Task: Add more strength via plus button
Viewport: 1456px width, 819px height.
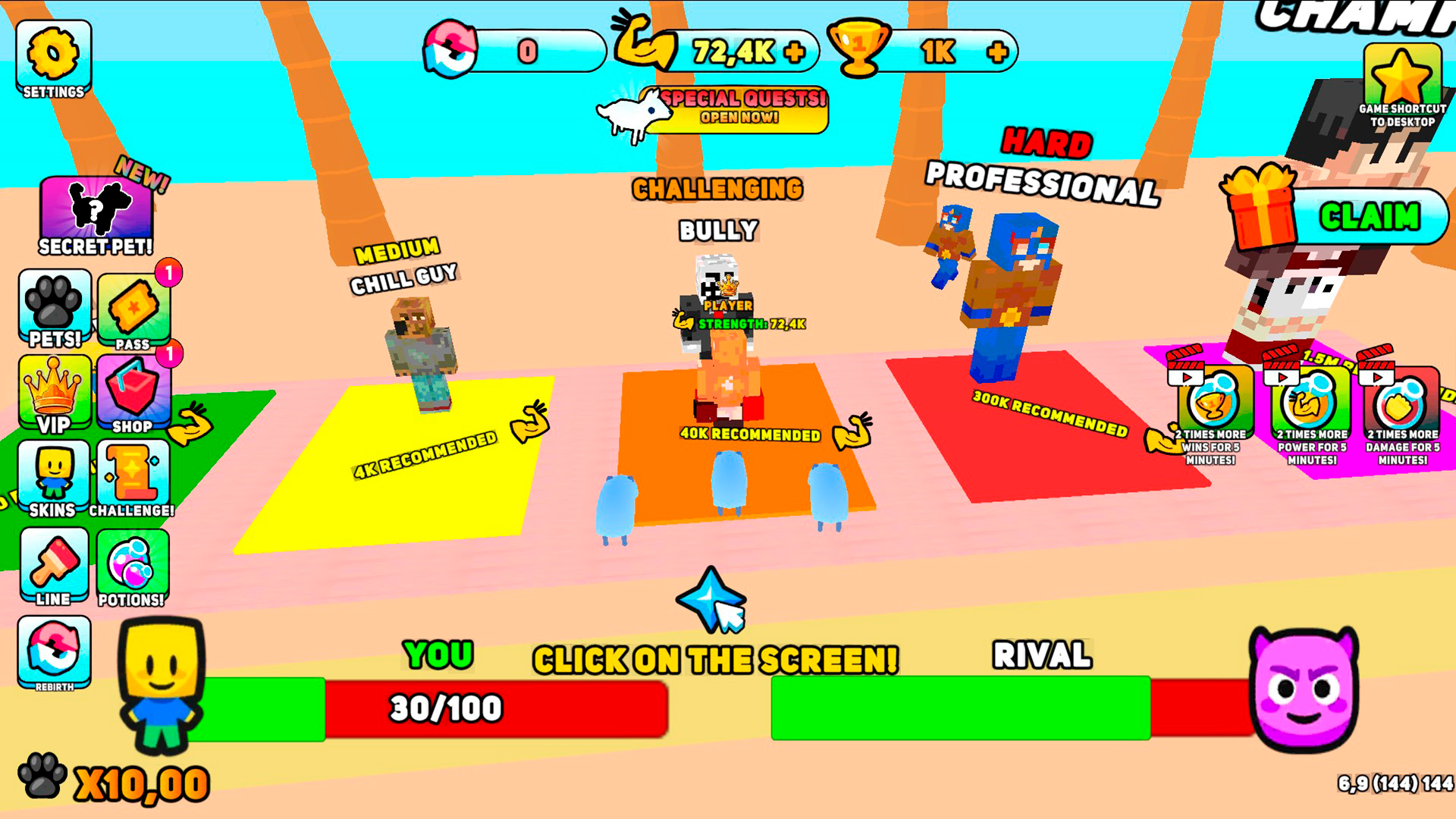Action: [x=794, y=52]
